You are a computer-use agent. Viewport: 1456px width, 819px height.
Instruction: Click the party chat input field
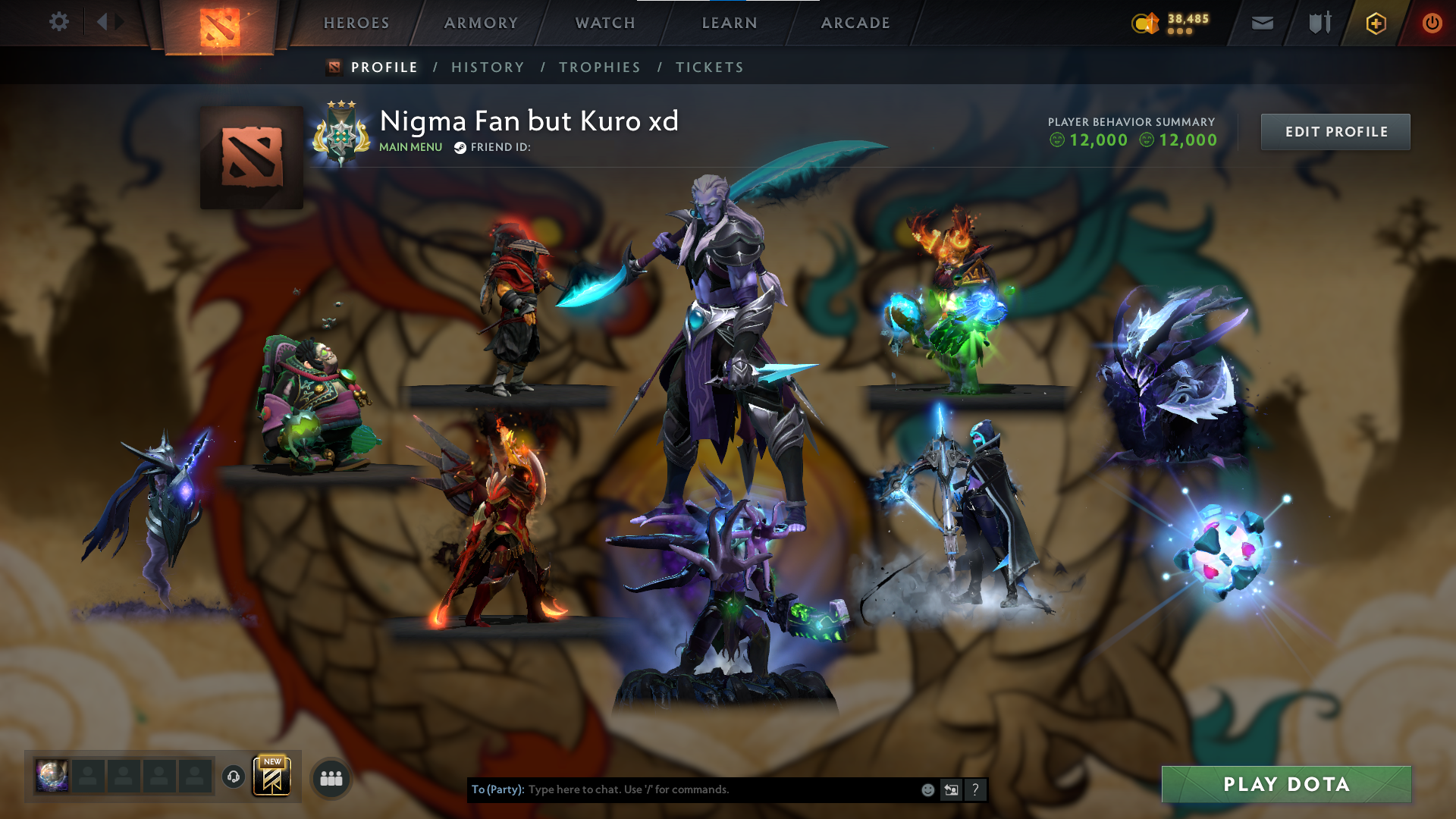682,789
